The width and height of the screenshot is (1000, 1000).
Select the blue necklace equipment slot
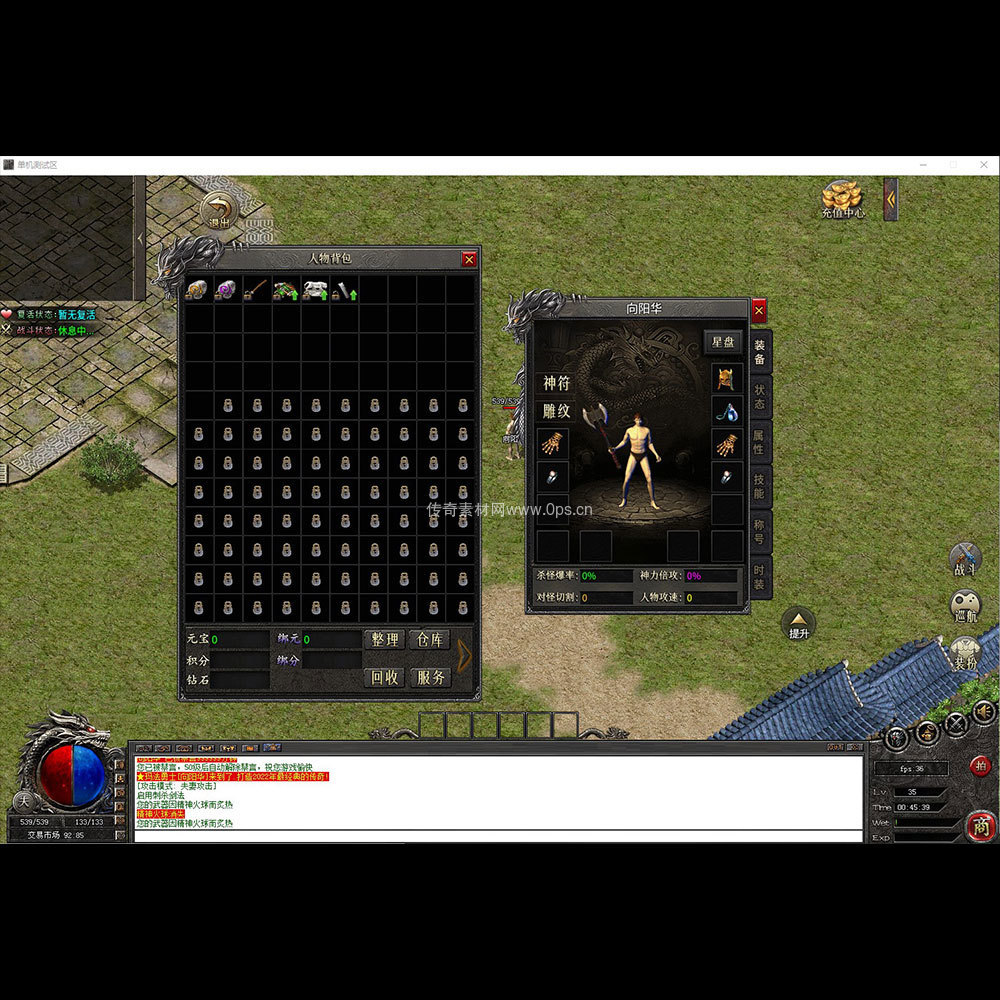coord(726,411)
